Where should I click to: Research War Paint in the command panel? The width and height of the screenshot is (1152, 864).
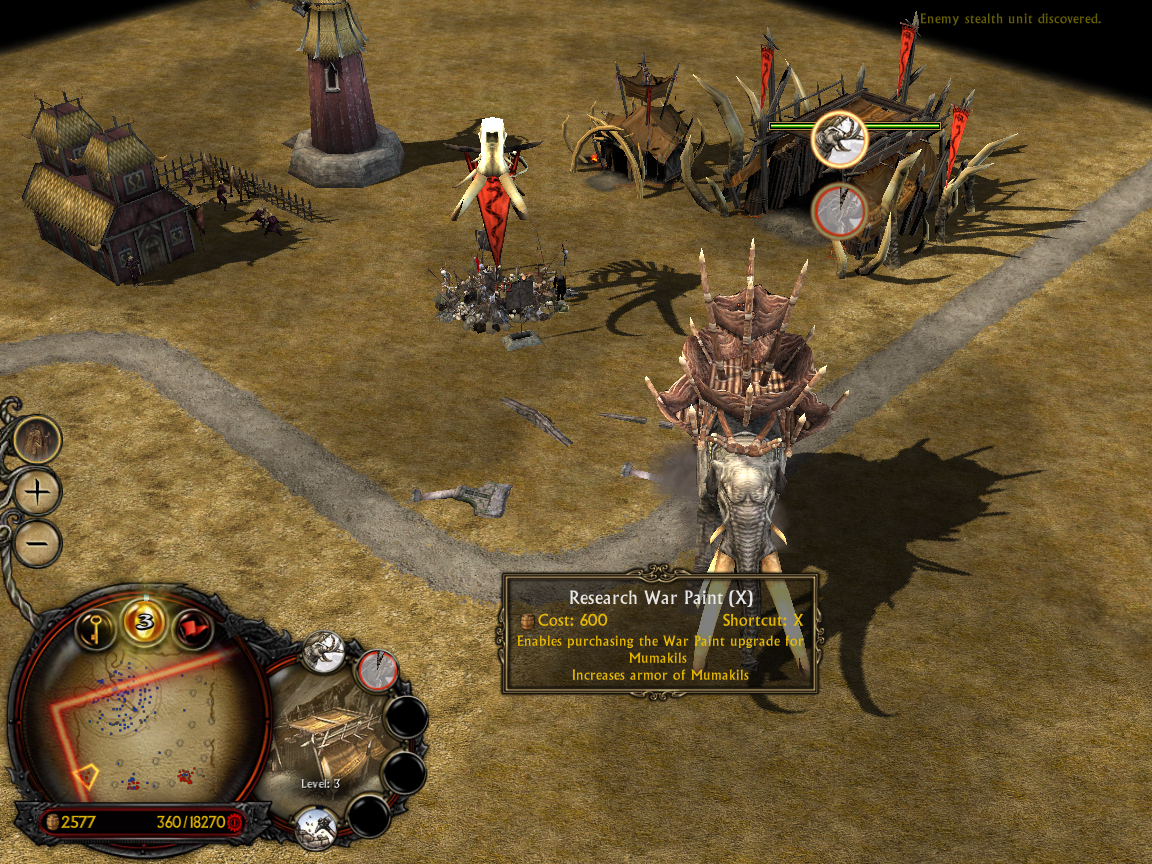(377, 671)
